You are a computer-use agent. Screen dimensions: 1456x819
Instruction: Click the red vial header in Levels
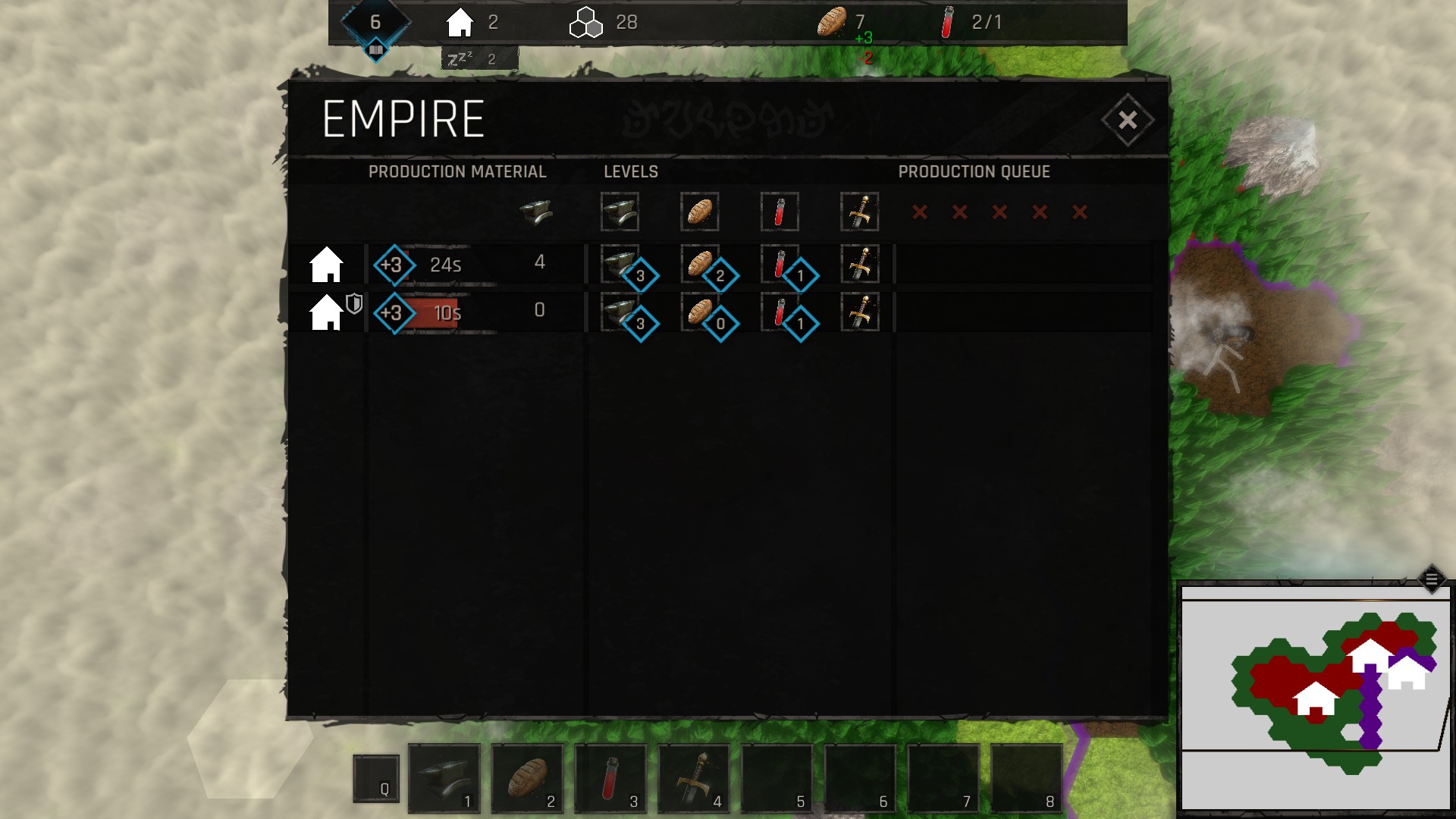[780, 212]
